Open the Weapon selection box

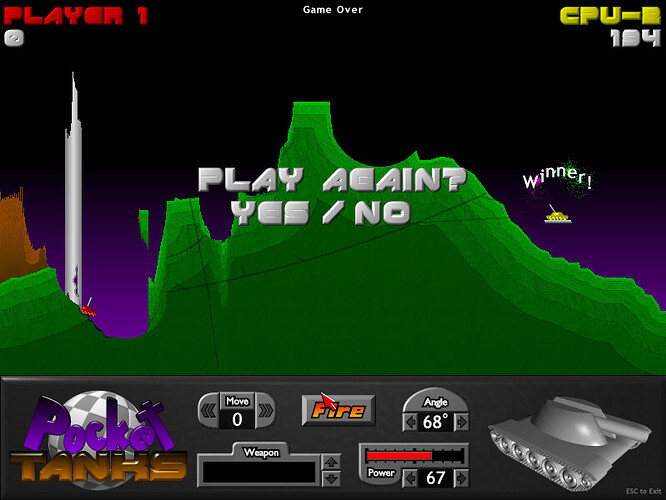258,469
